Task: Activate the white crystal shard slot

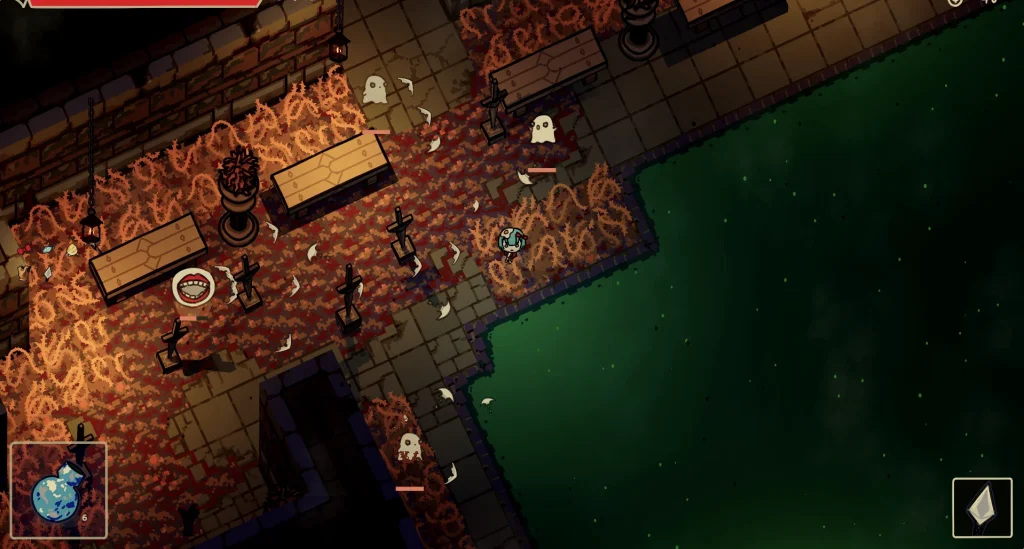Action: click(981, 507)
